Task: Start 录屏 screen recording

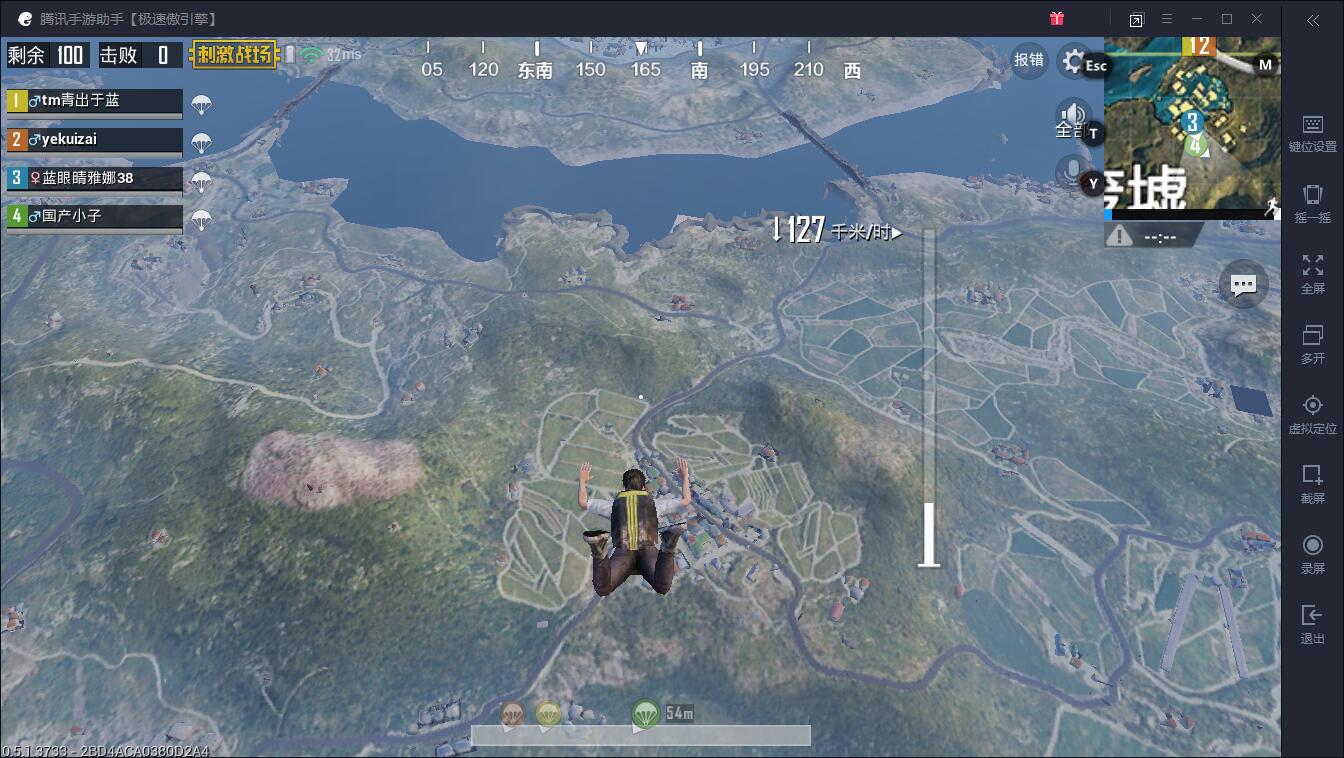Action: (1312, 548)
